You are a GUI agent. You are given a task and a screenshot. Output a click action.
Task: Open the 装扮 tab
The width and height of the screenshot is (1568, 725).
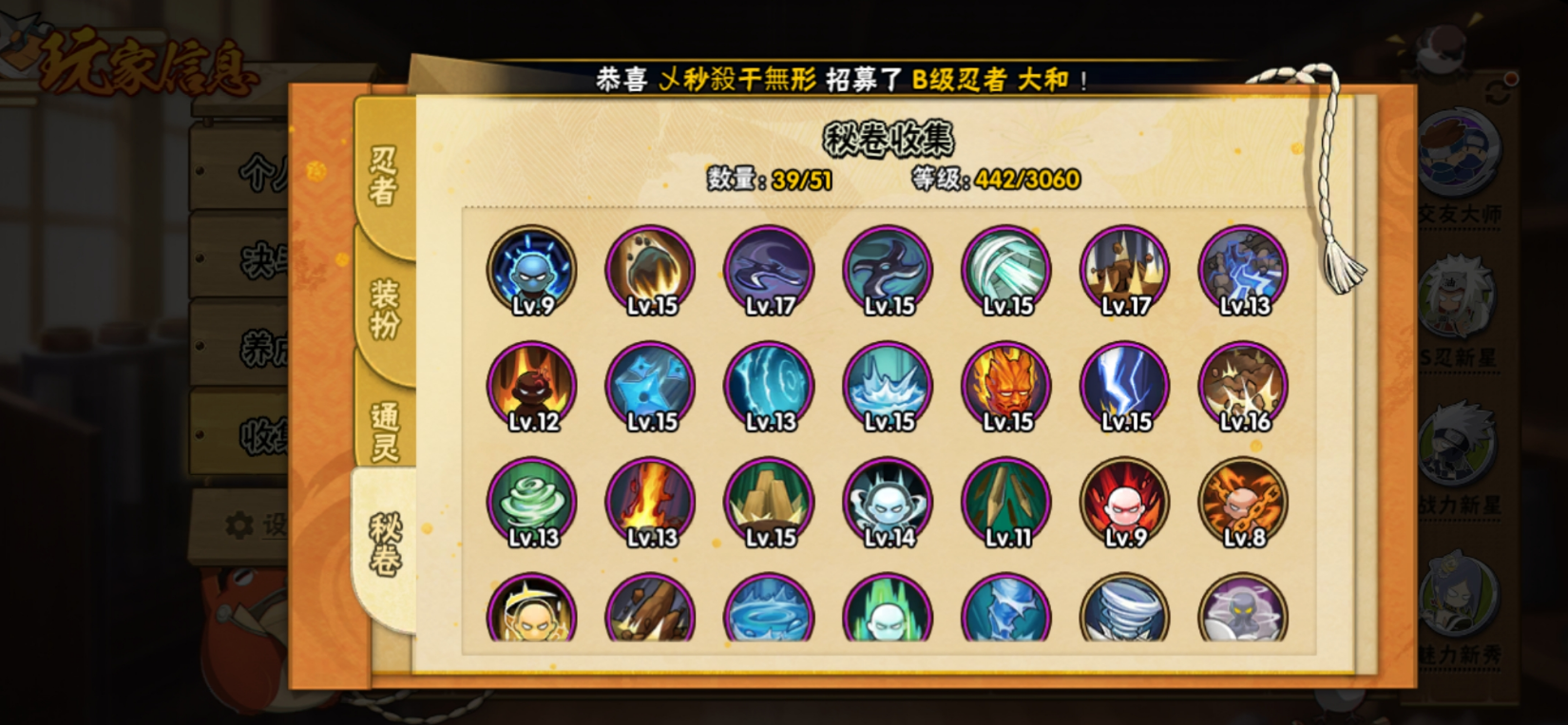tap(384, 308)
